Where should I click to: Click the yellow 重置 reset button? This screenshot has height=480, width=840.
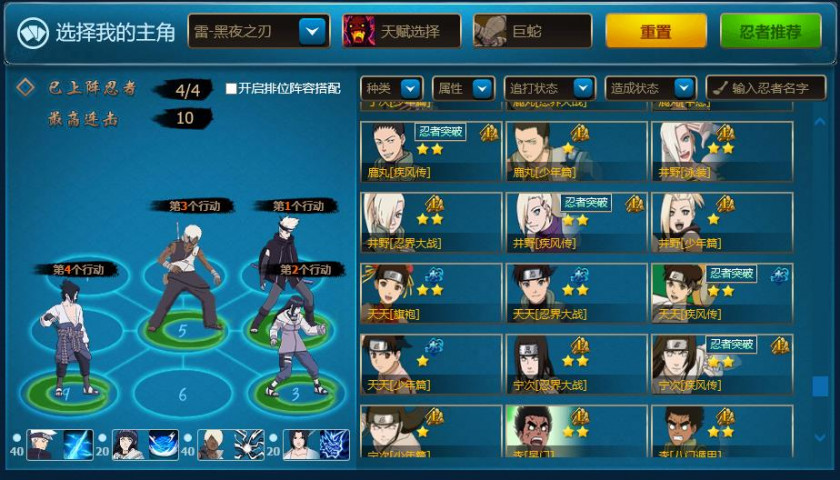click(655, 32)
